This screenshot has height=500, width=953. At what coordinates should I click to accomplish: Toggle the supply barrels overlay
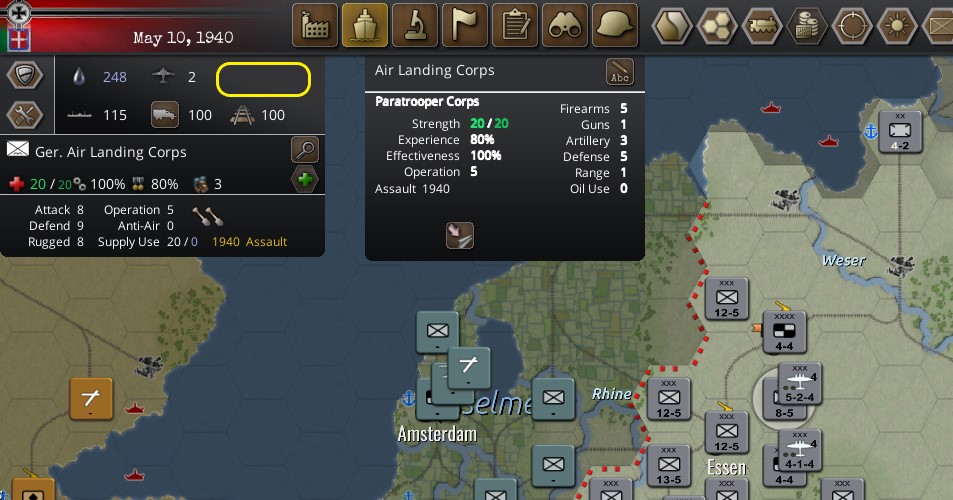(807, 24)
